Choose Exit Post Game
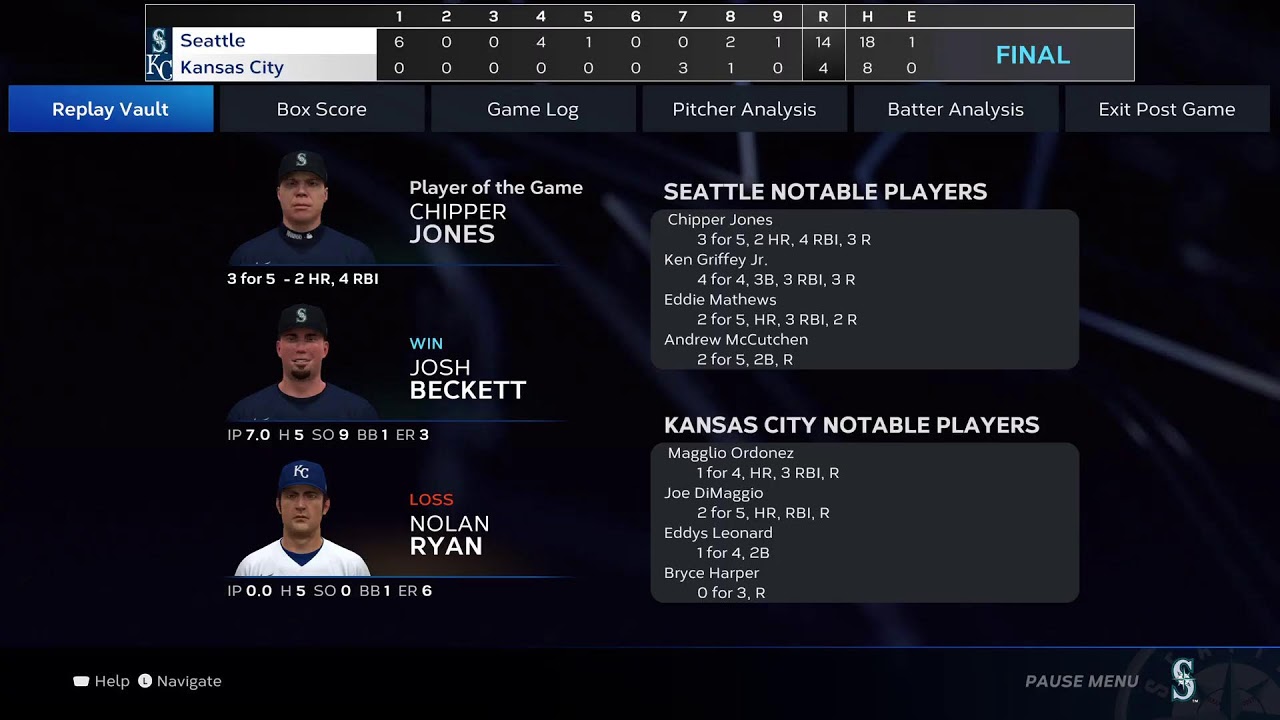This screenshot has height=720, width=1280. click(1166, 109)
